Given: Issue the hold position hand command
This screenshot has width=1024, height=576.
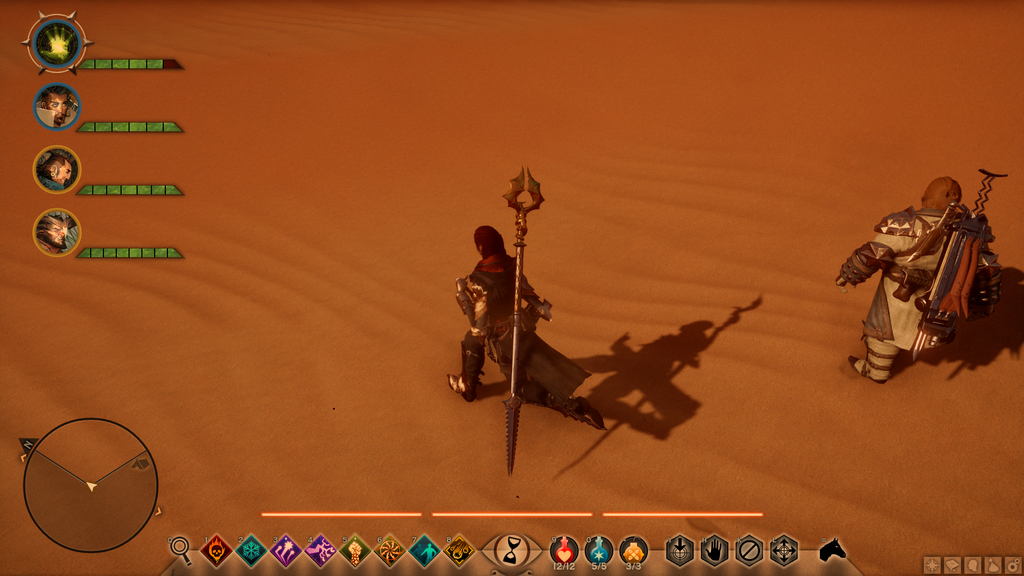Looking at the screenshot, I should pyautogui.click(x=714, y=550).
